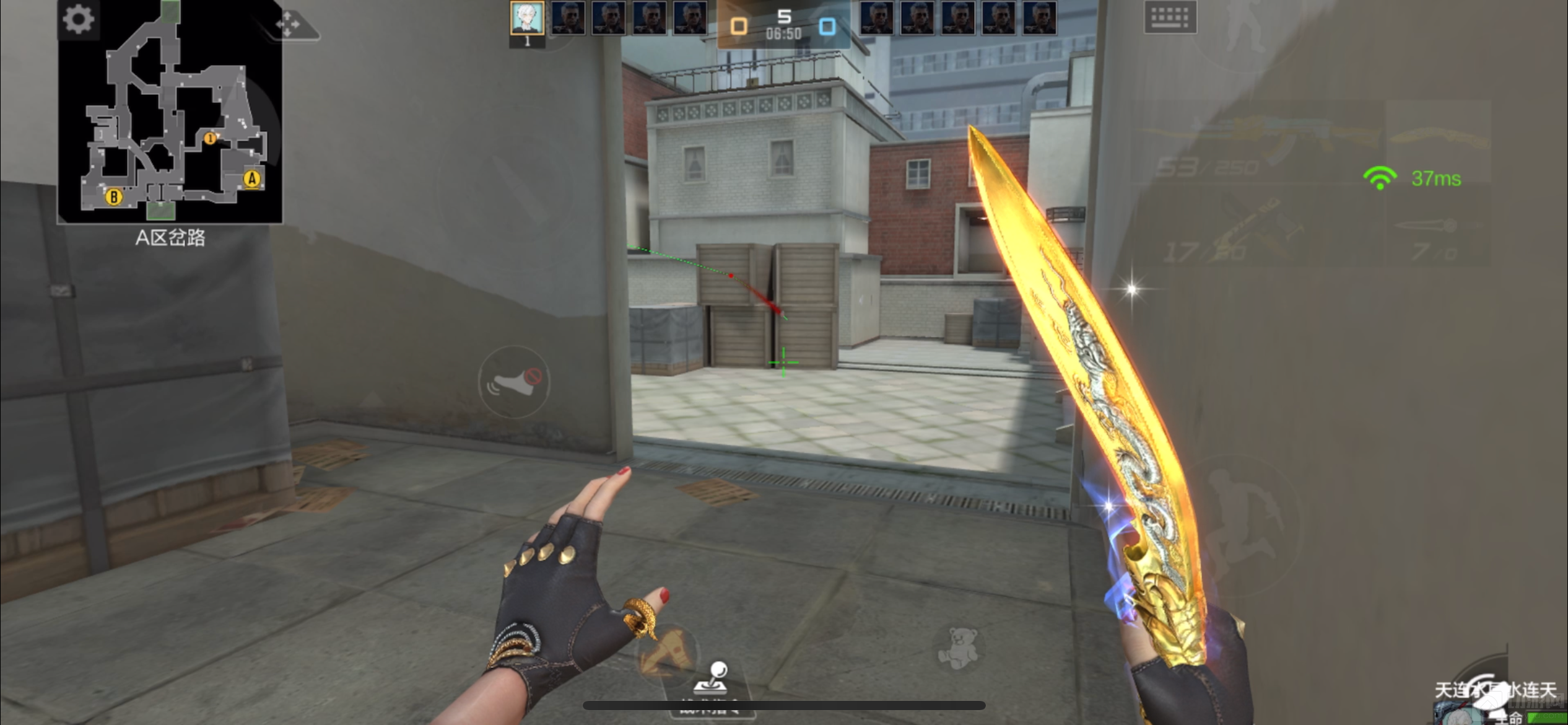Tap the teddy bear icon
1568x725 pixels.
[x=957, y=648]
